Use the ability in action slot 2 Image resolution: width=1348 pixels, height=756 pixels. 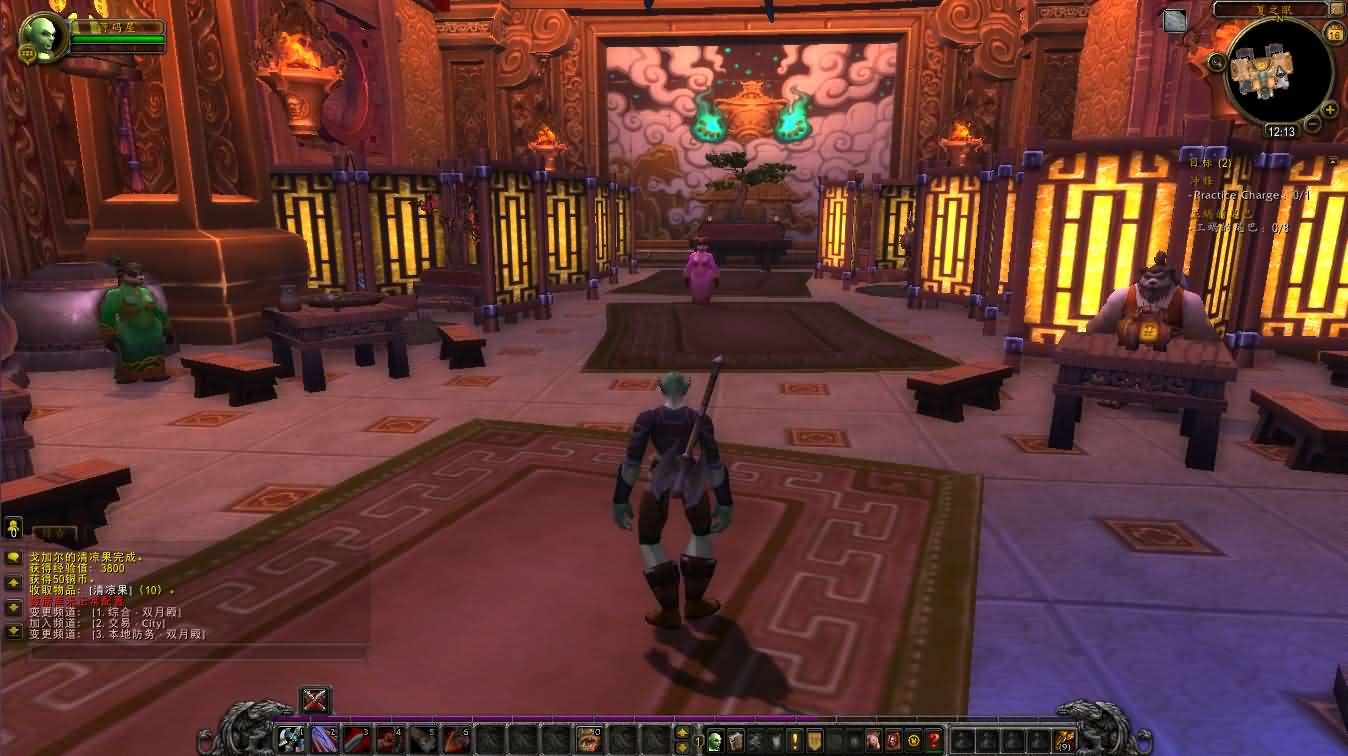(324, 740)
